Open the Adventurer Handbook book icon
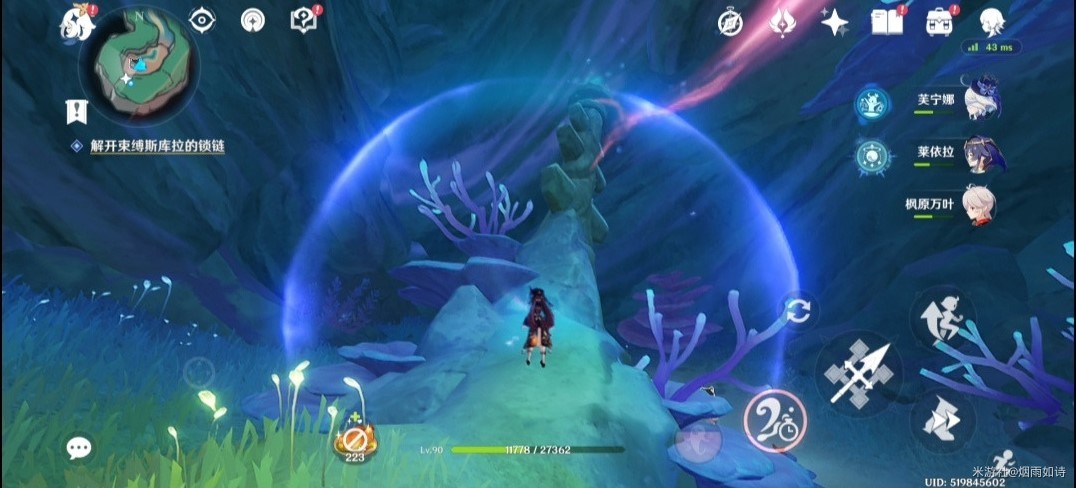 click(886, 21)
